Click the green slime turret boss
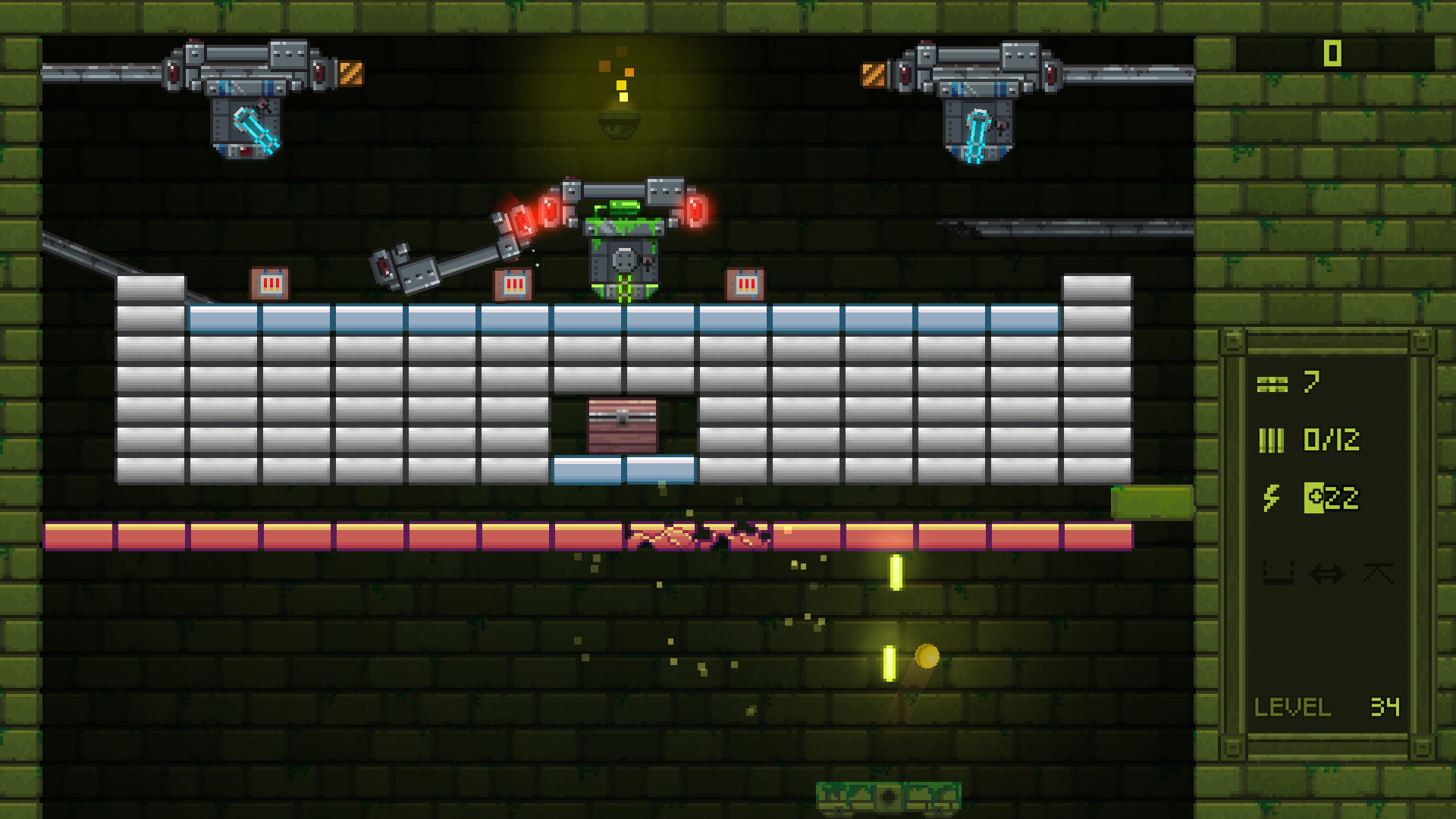The width and height of the screenshot is (1456, 819). [623, 250]
